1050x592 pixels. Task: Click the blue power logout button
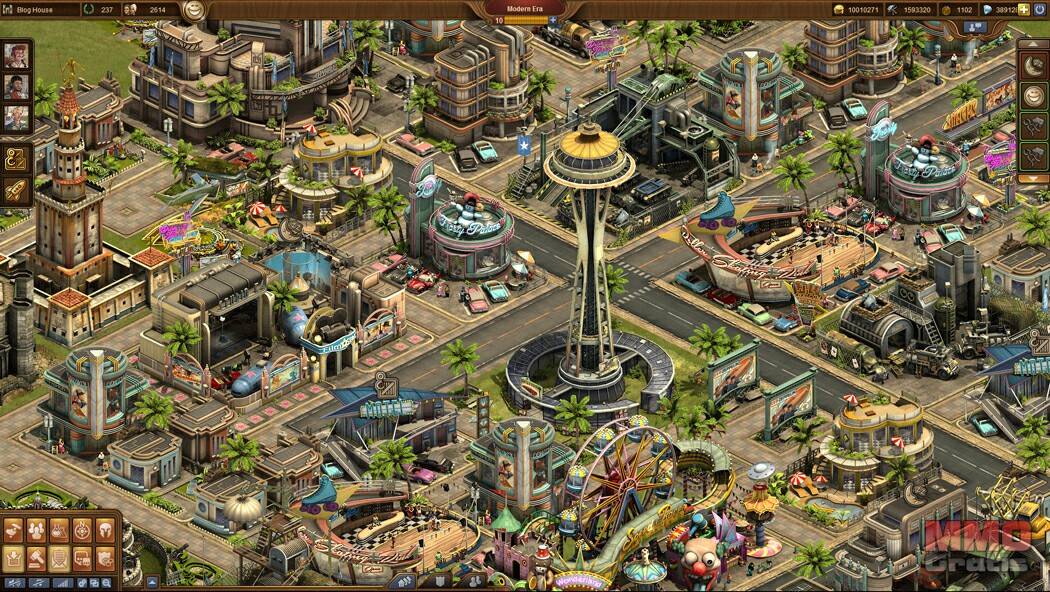pos(1041,9)
